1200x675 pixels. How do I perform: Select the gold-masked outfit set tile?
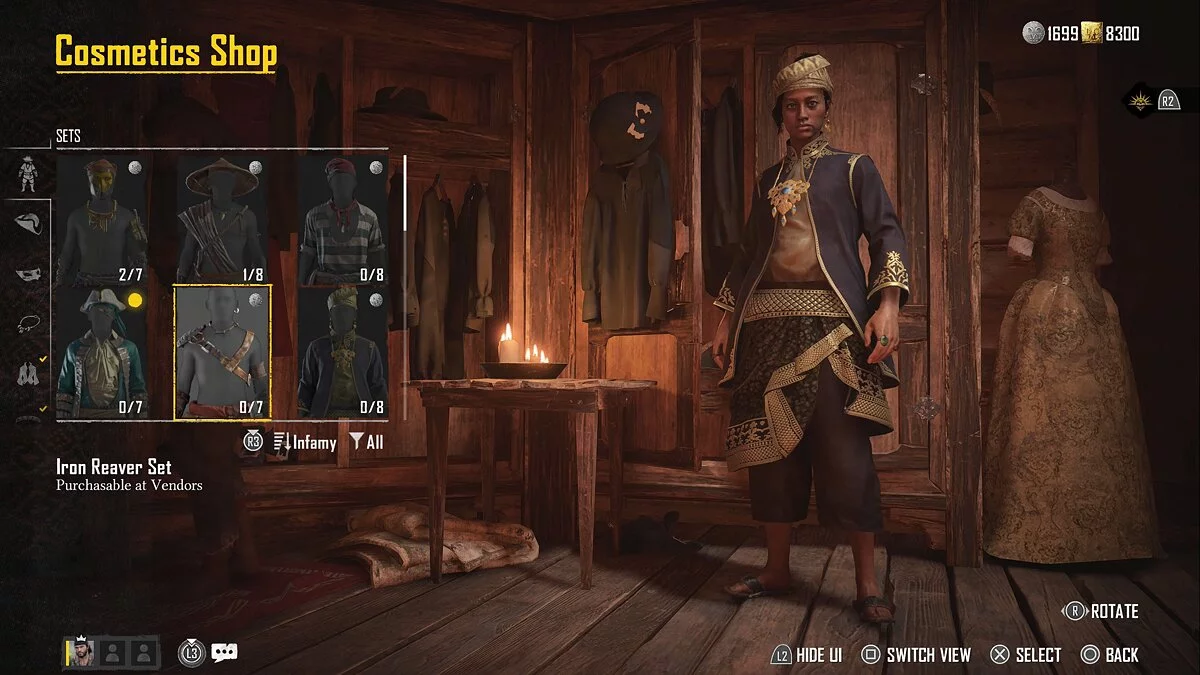coord(102,219)
